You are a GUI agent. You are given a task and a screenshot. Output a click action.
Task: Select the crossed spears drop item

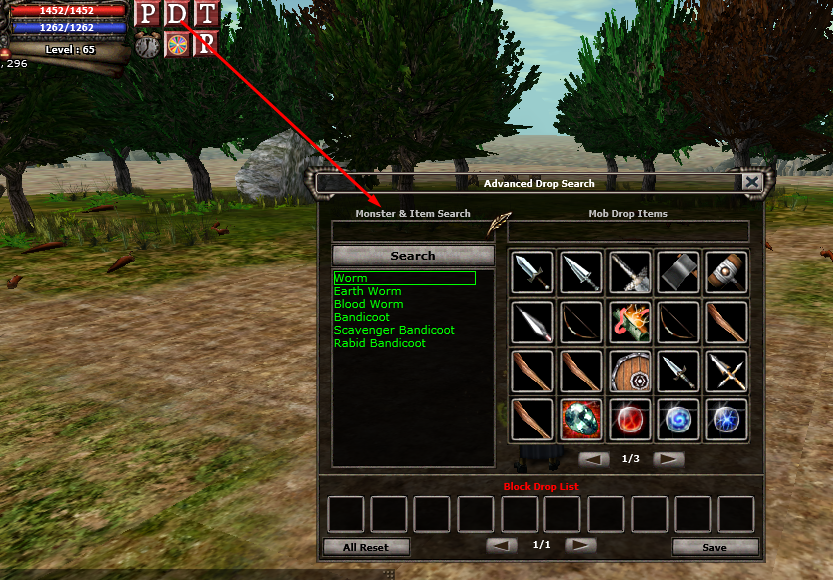pyautogui.click(x=728, y=370)
